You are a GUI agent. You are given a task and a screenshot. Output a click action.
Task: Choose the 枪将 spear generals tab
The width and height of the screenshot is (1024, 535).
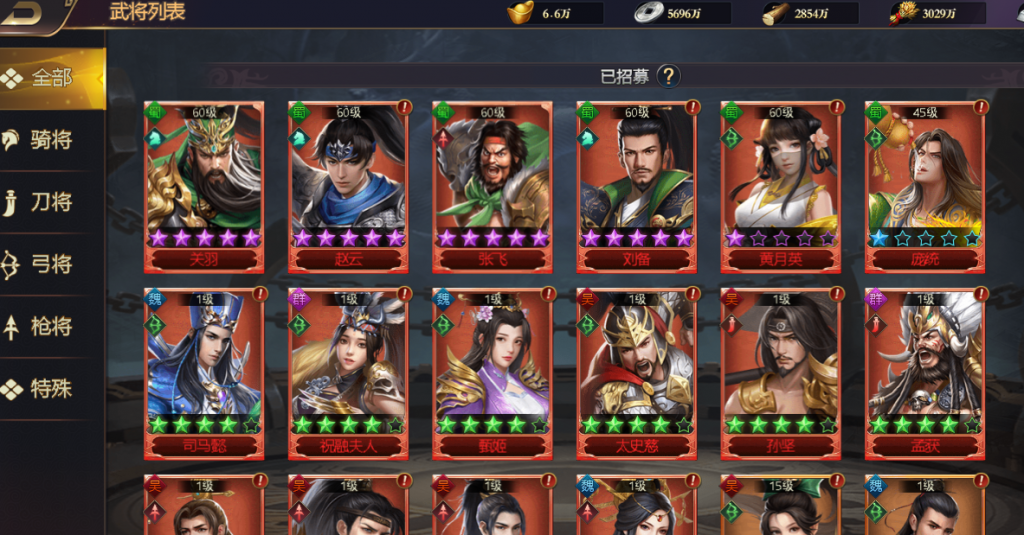(50, 326)
